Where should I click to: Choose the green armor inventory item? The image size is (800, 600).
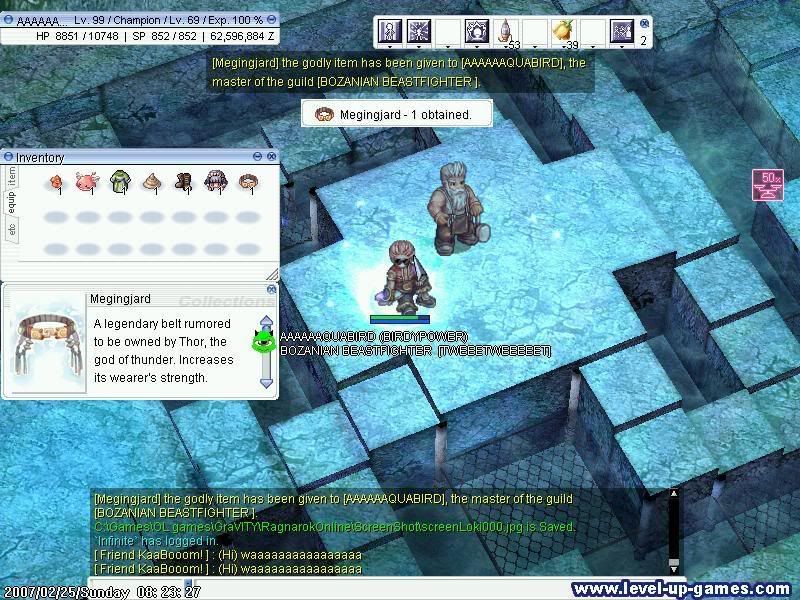click(x=120, y=181)
